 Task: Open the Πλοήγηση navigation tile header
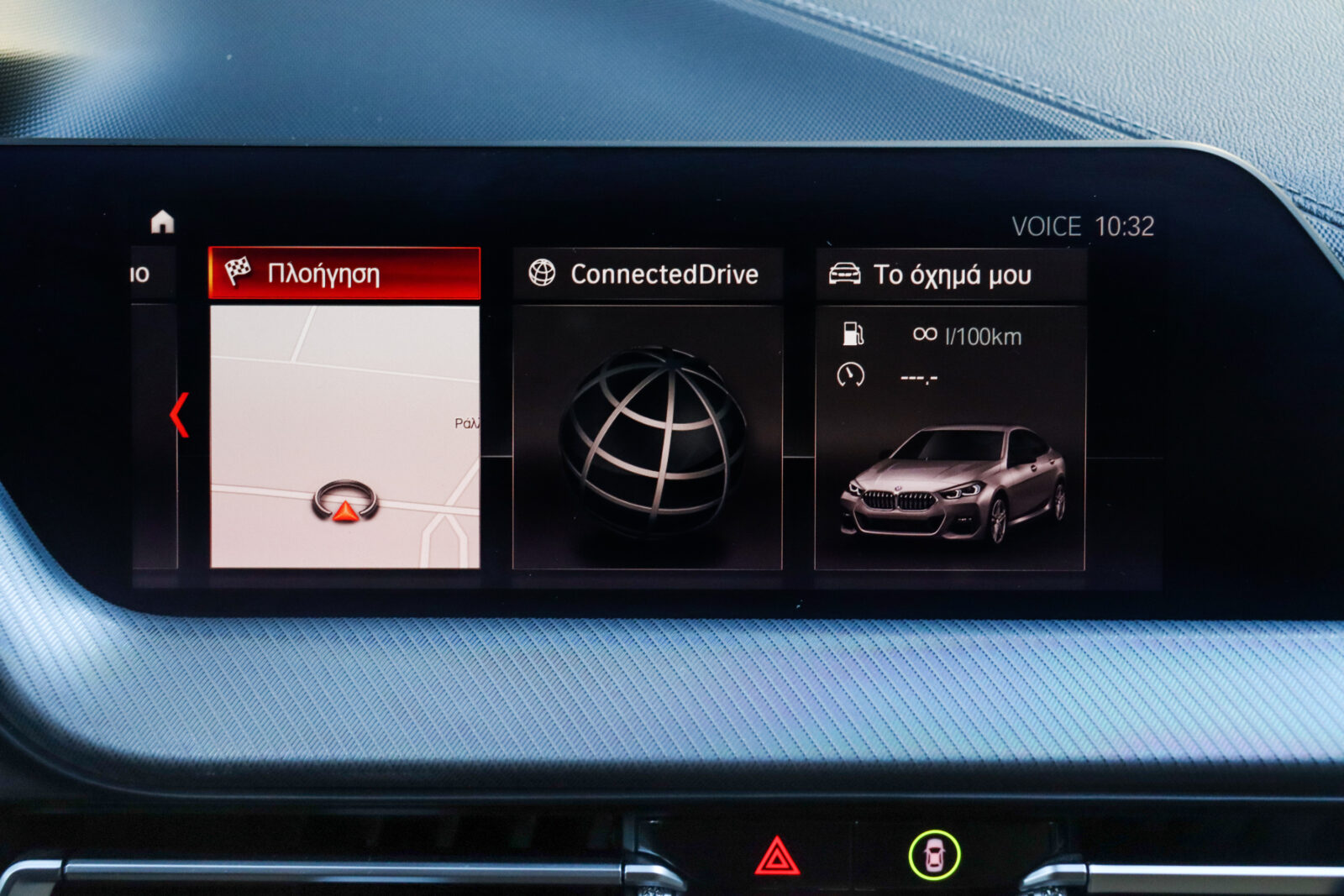click(x=344, y=274)
